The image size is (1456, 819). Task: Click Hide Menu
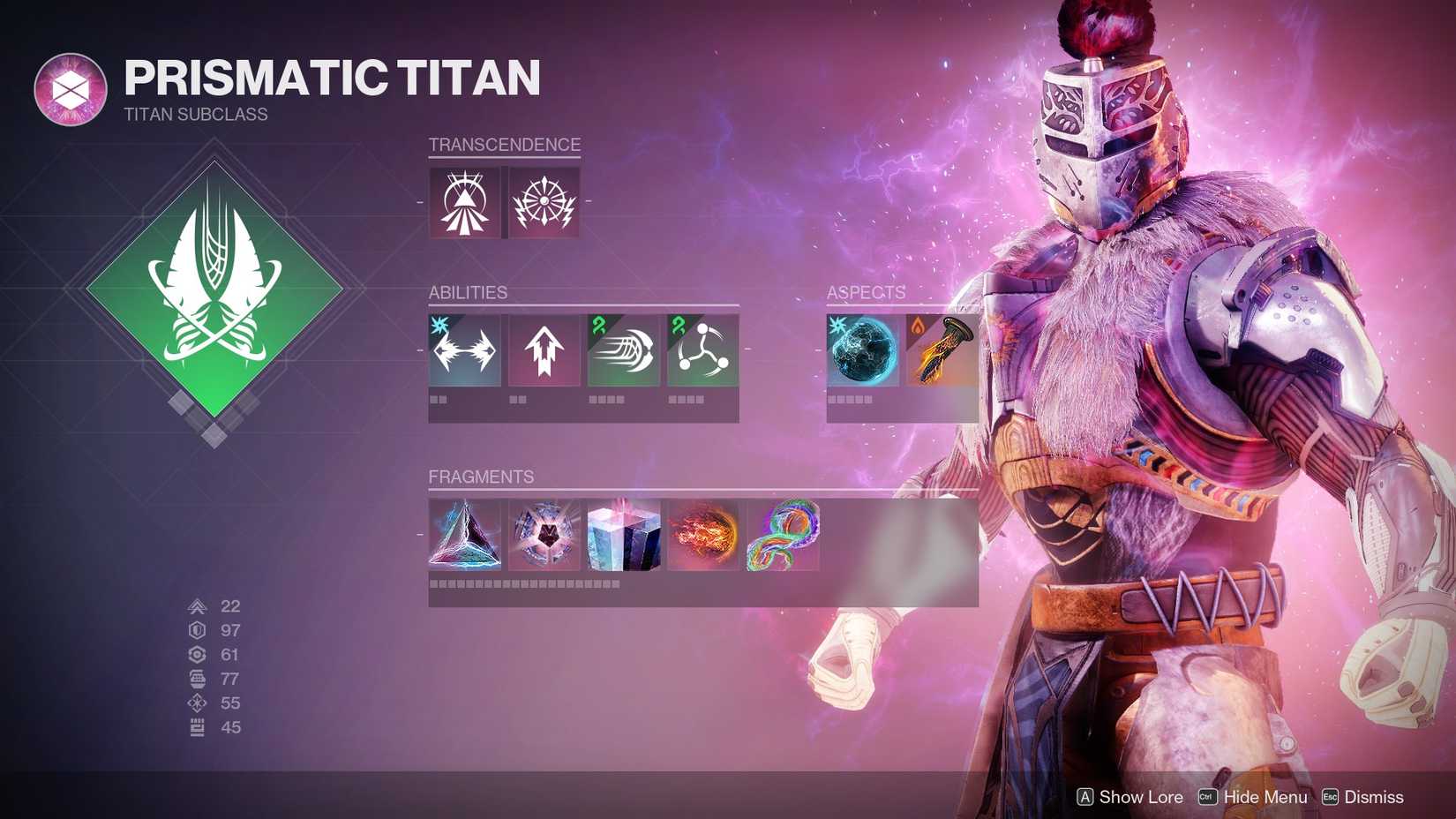point(1265,797)
